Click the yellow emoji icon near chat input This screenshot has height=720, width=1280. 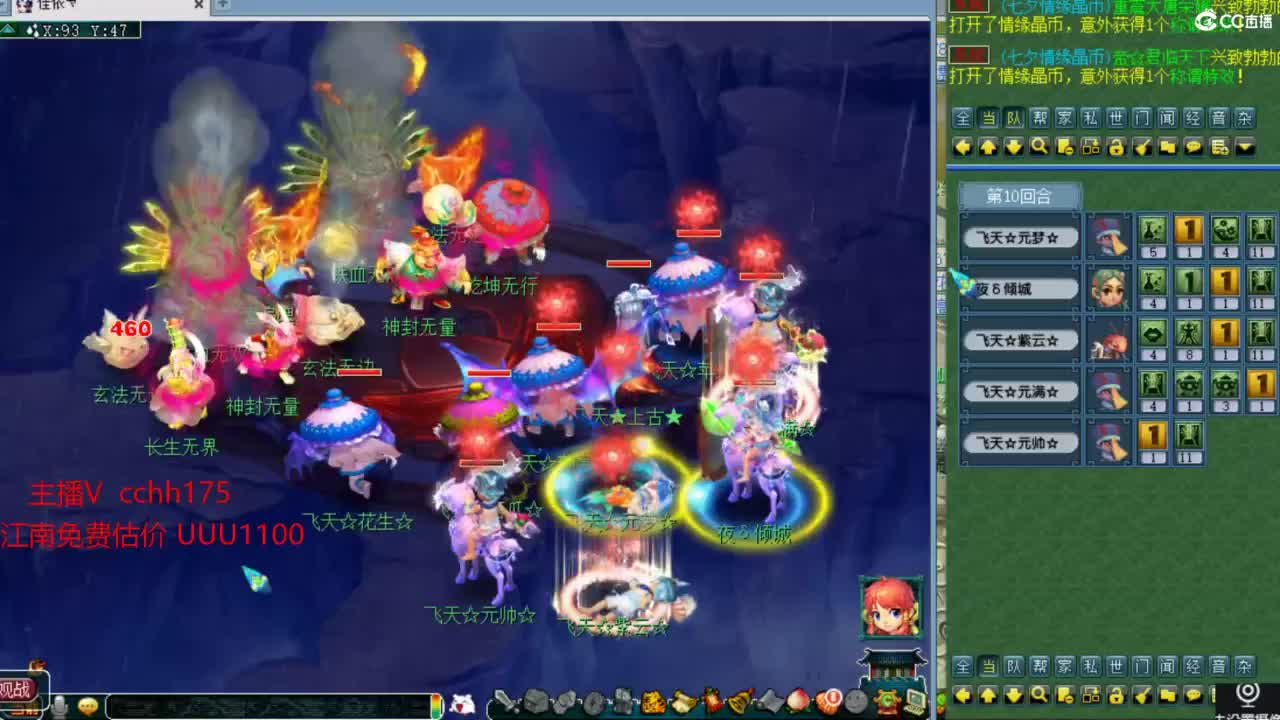tap(88, 706)
